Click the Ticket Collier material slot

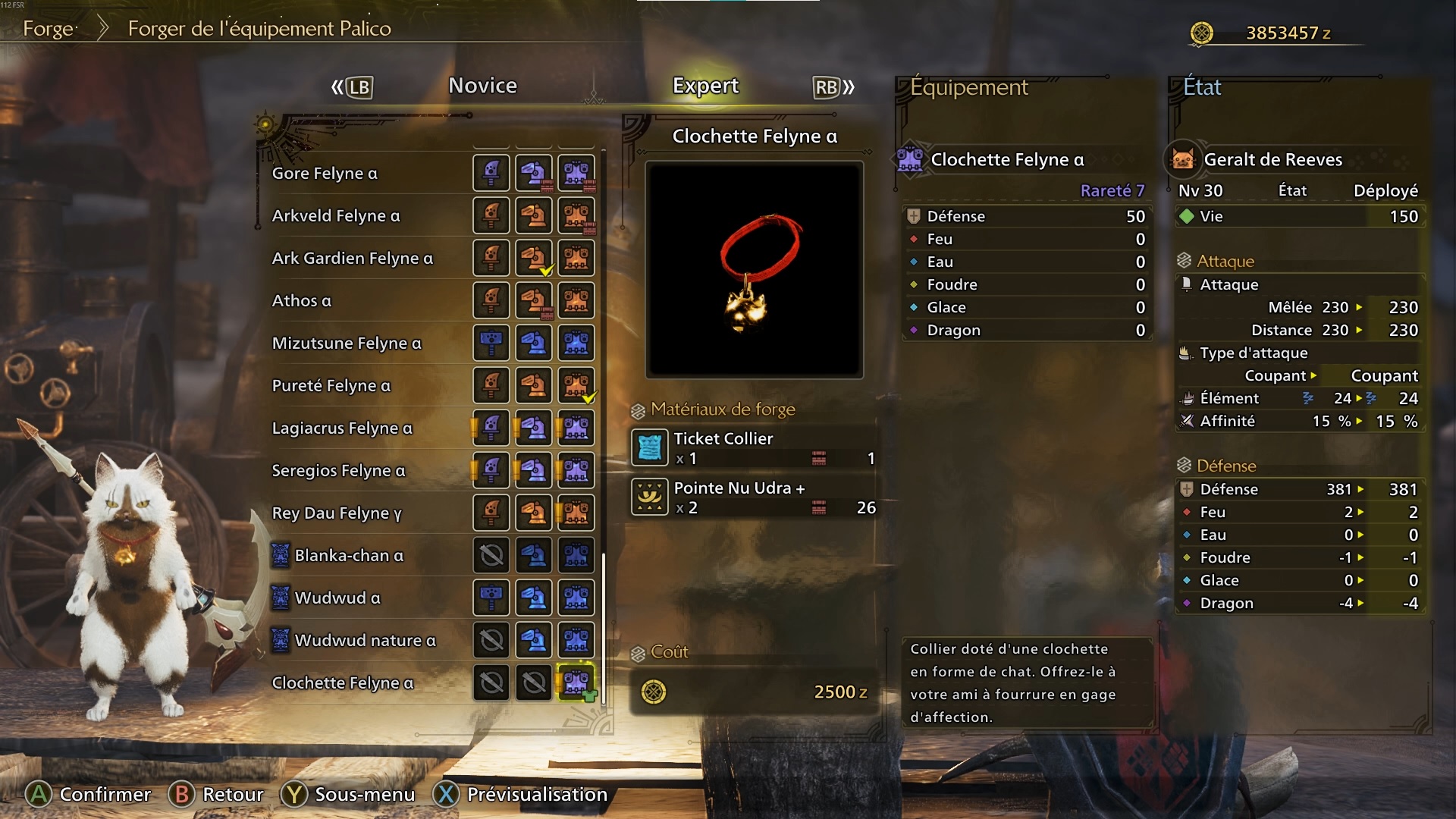coord(753,447)
